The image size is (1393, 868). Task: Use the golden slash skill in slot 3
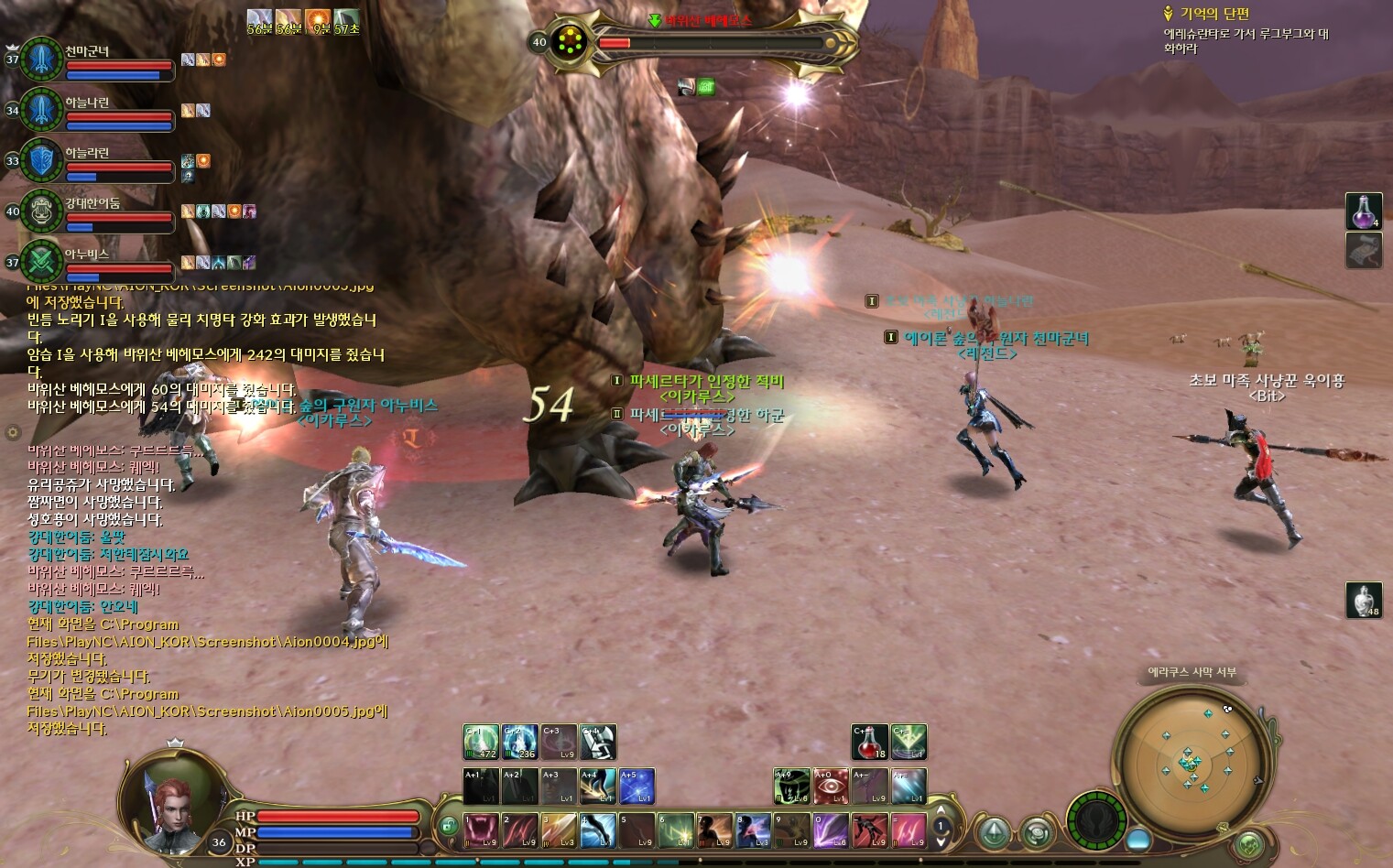coord(559,830)
